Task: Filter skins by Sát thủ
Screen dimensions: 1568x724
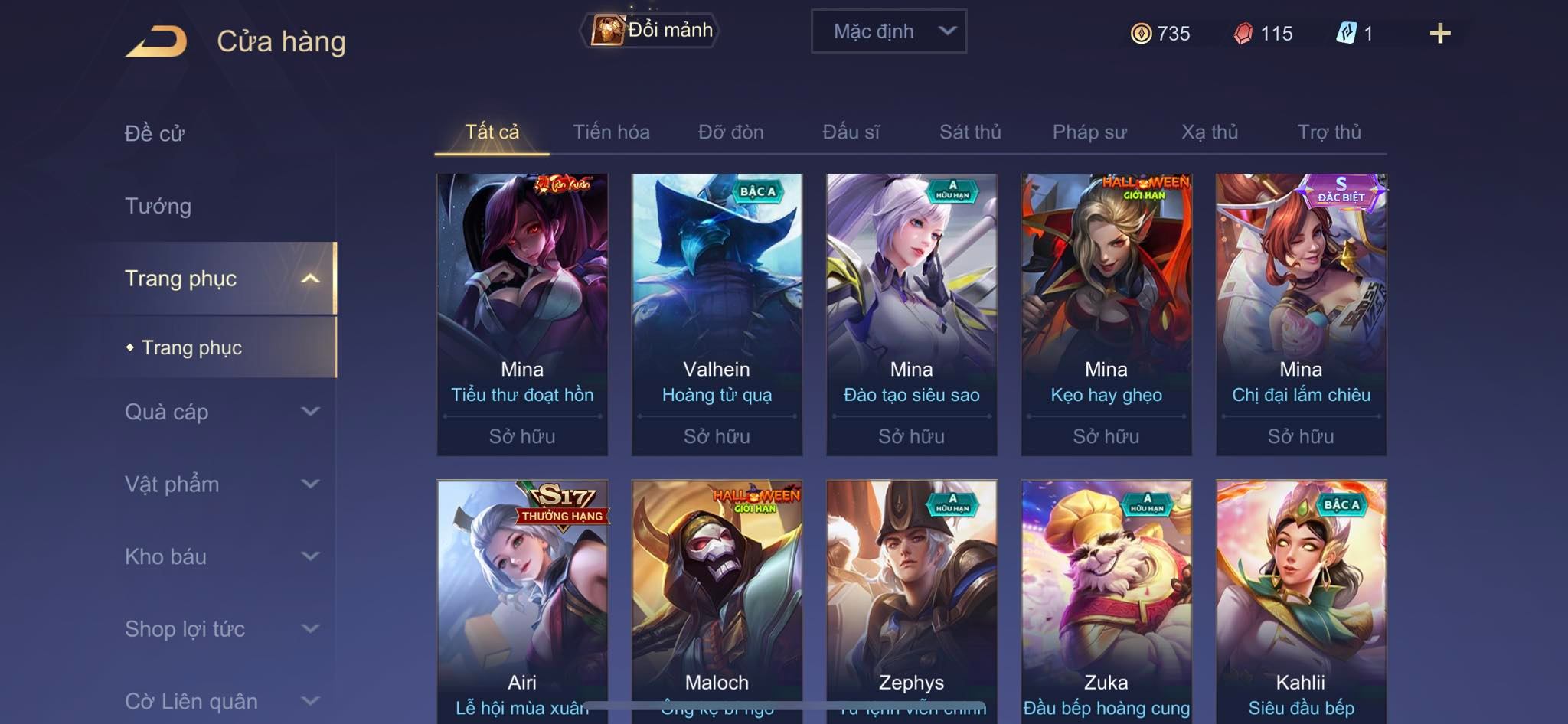Action: click(970, 132)
